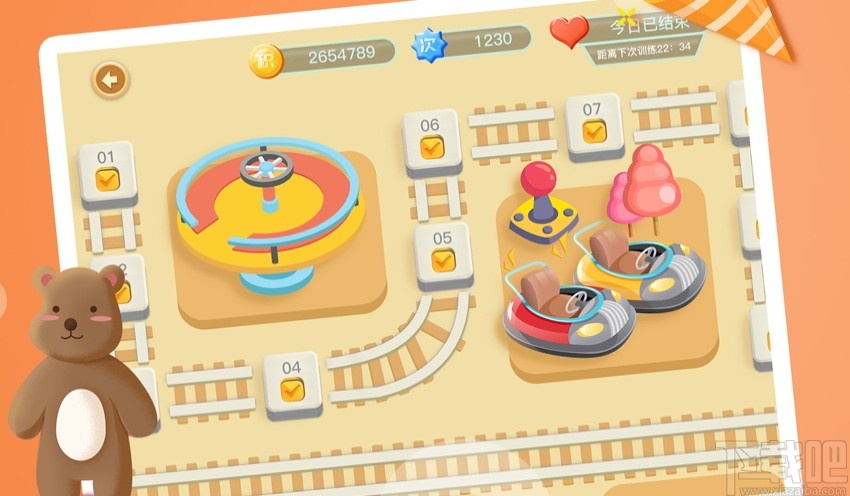This screenshot has width=850, height=496.
Task: Go back with the orange arrow button
Action: 110,79
